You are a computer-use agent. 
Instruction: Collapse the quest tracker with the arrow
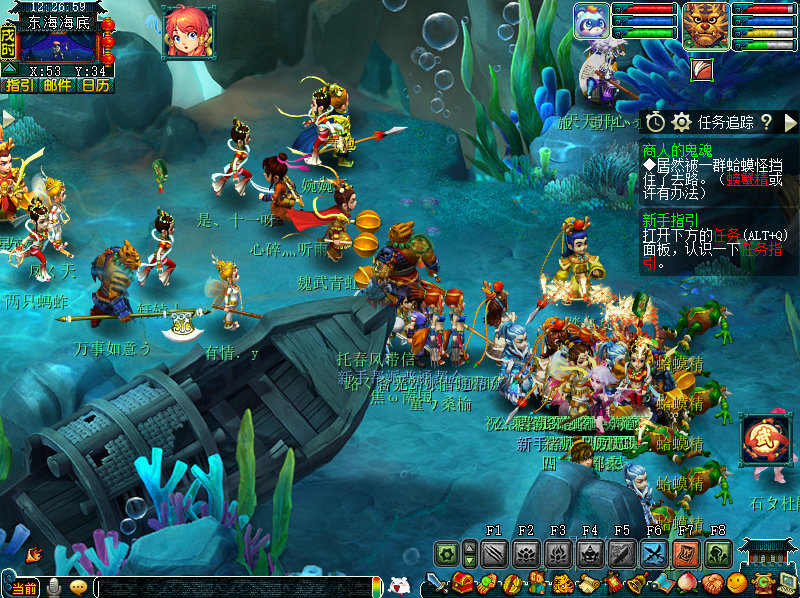(790, 122)
